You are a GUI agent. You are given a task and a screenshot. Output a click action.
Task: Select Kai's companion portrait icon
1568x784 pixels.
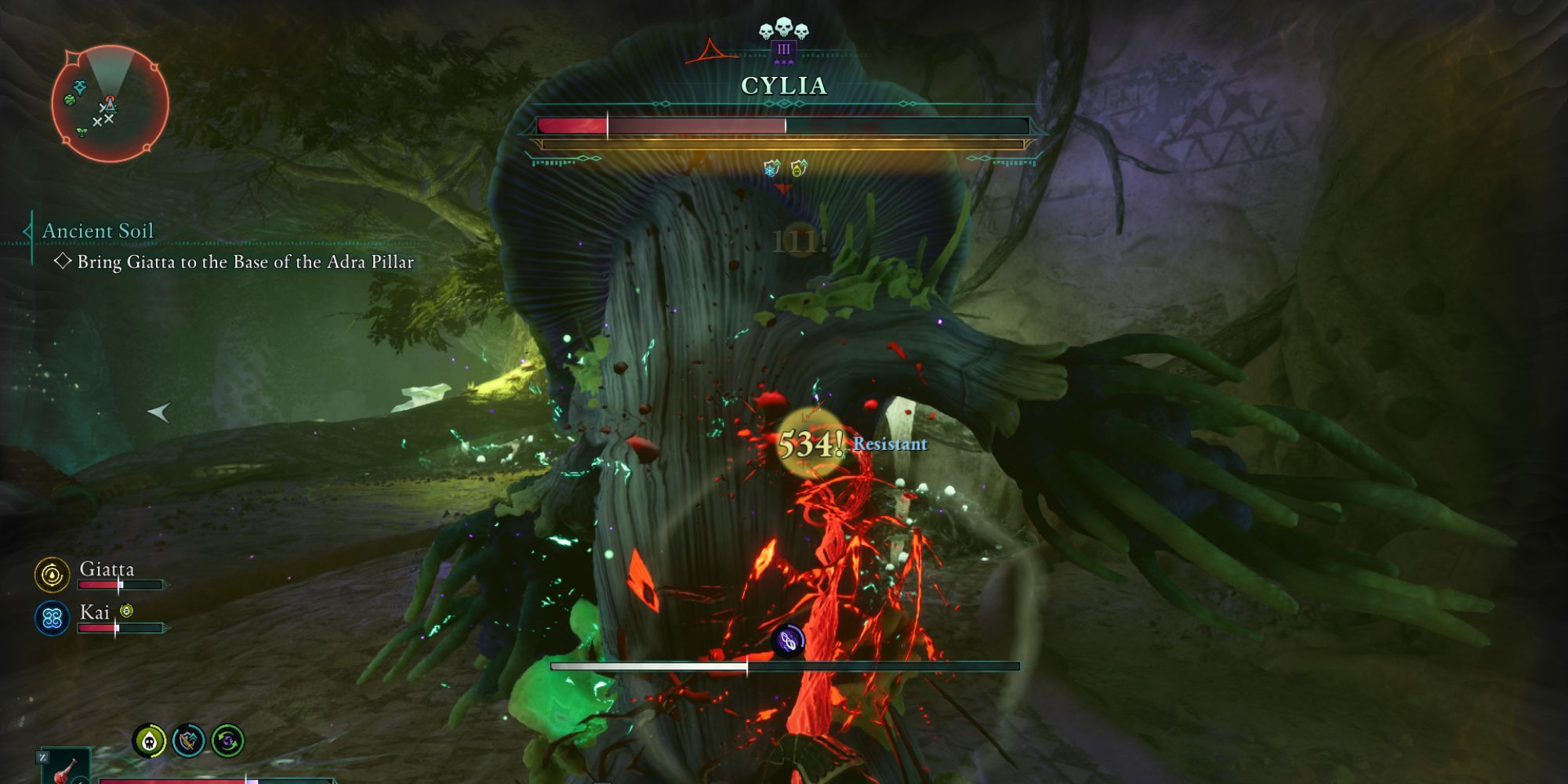(53, 619)
